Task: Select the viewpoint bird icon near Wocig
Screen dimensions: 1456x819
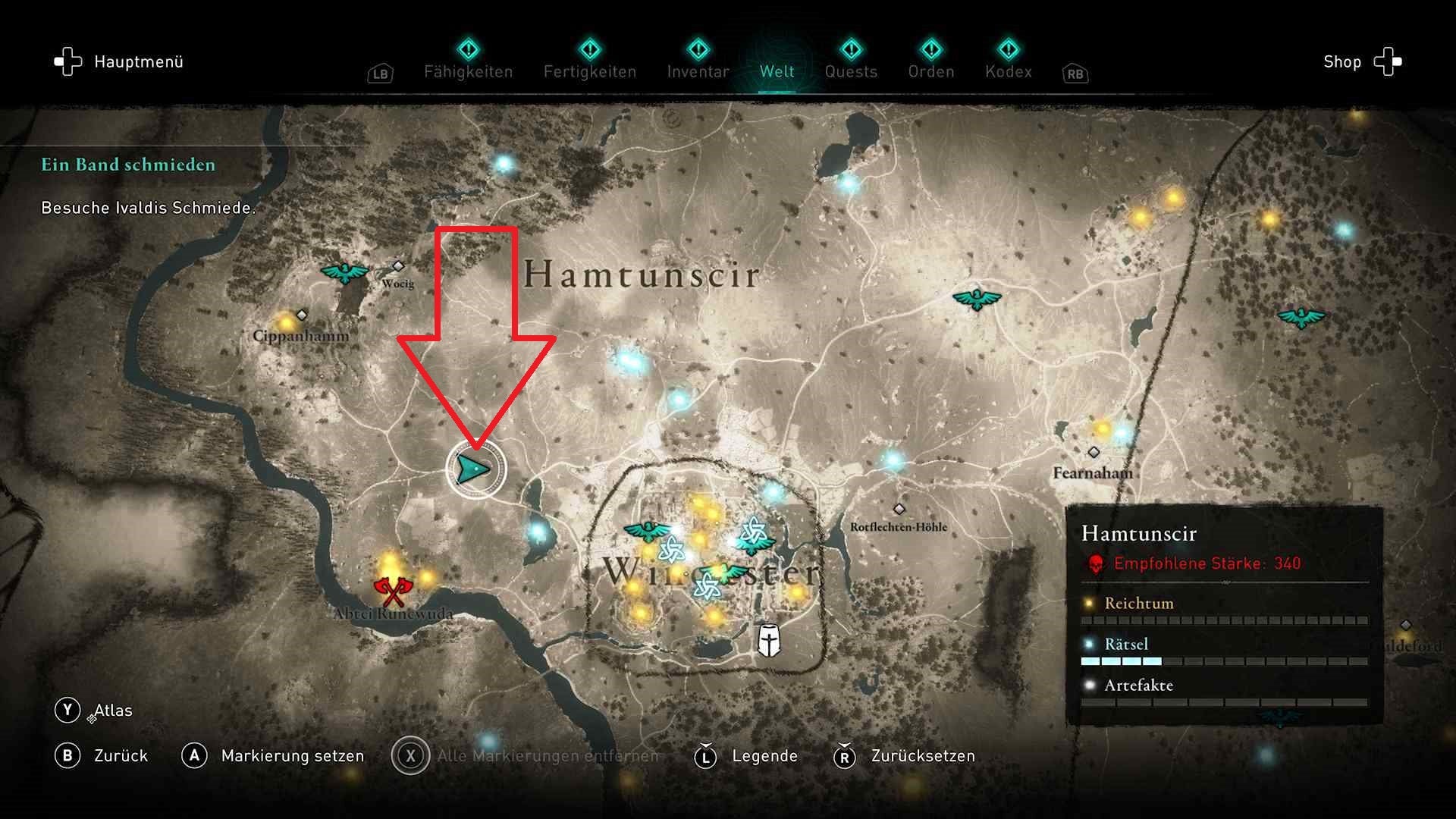Action: [x=344, y=273]
